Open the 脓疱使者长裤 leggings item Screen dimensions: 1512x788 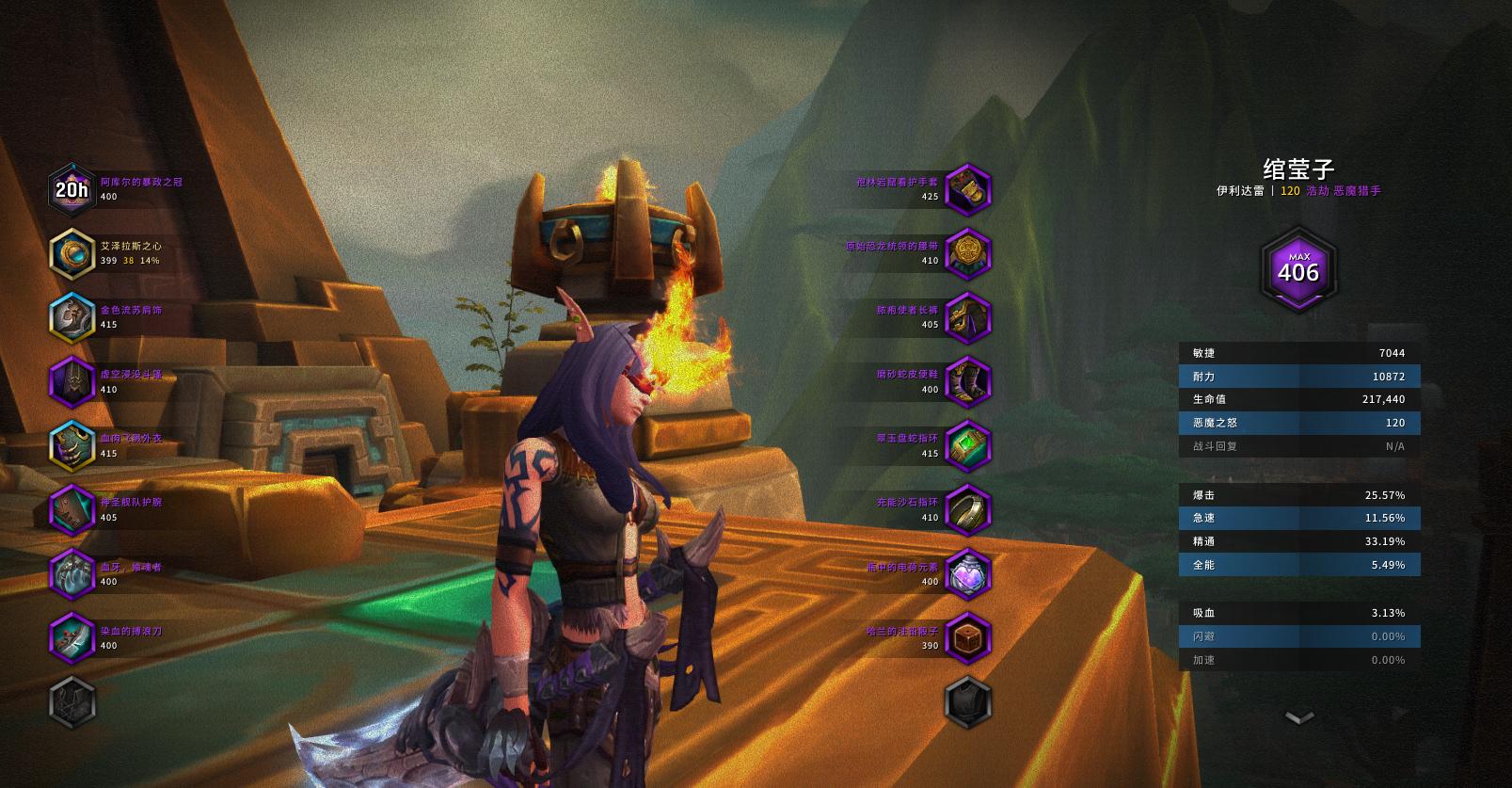(967, 318)
